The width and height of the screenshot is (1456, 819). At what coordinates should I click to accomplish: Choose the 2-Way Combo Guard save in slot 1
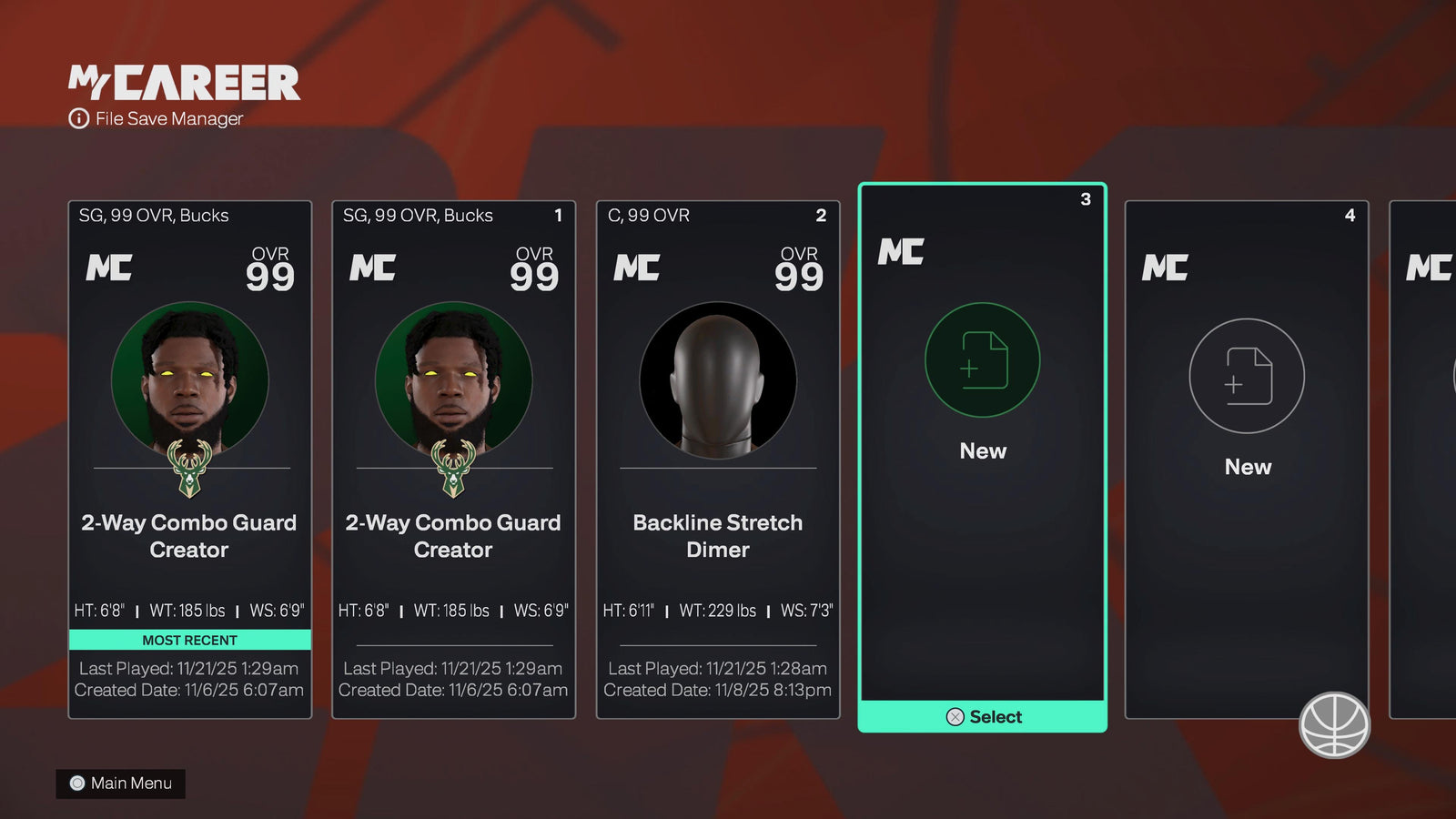pyautogui.click(x=453, y=460)
